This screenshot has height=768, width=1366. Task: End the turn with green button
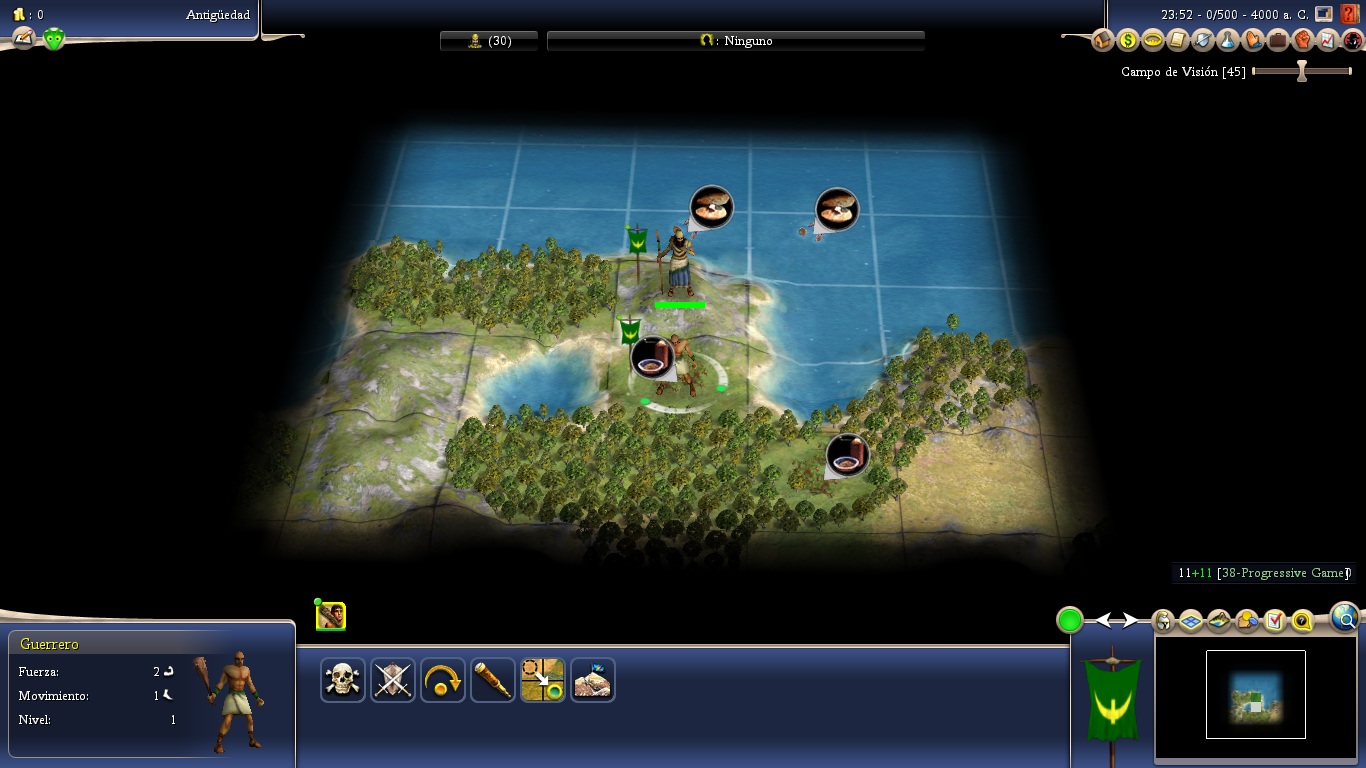(x=1070, y=620)
